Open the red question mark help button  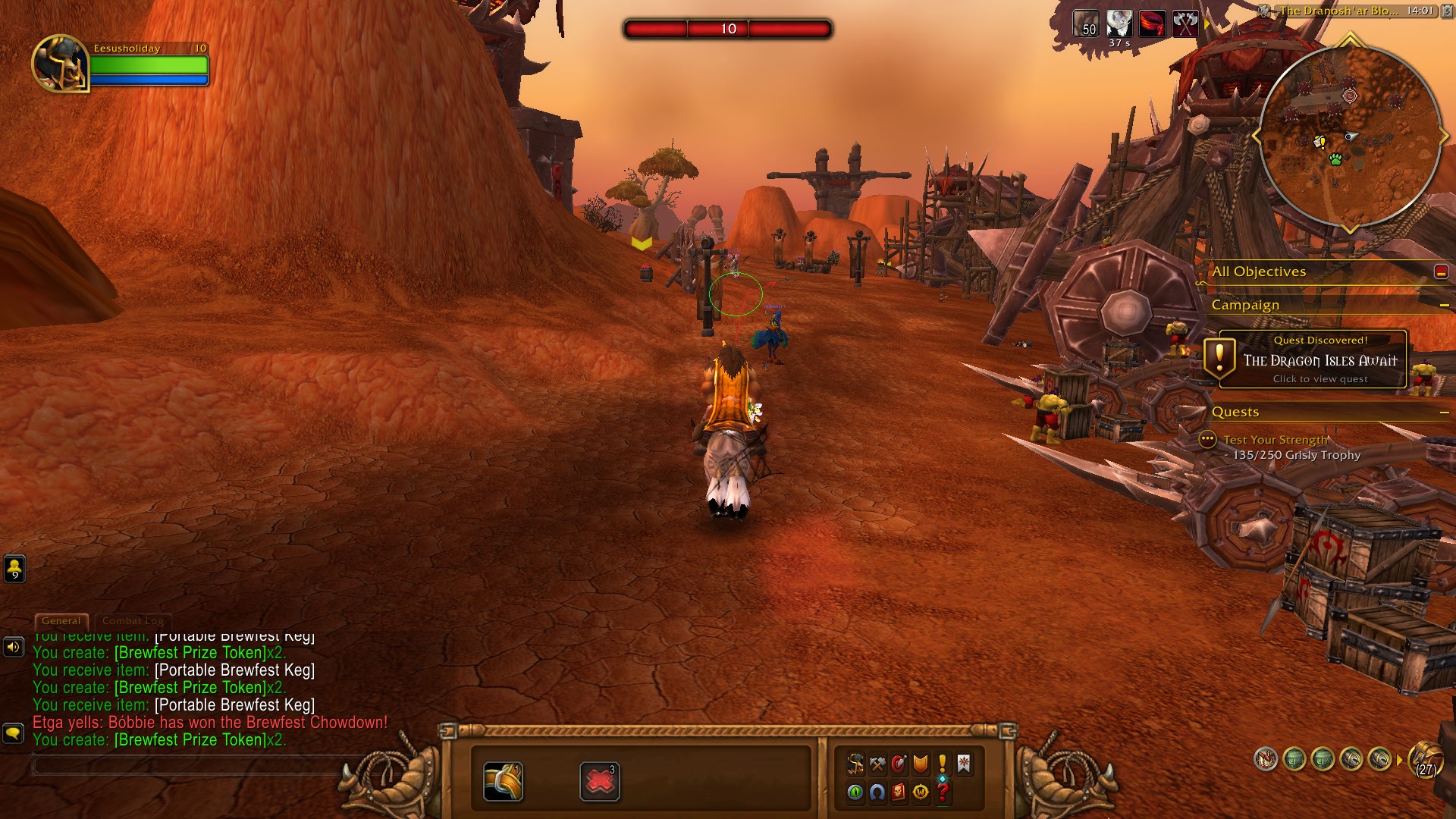click(x=942, y=792)
